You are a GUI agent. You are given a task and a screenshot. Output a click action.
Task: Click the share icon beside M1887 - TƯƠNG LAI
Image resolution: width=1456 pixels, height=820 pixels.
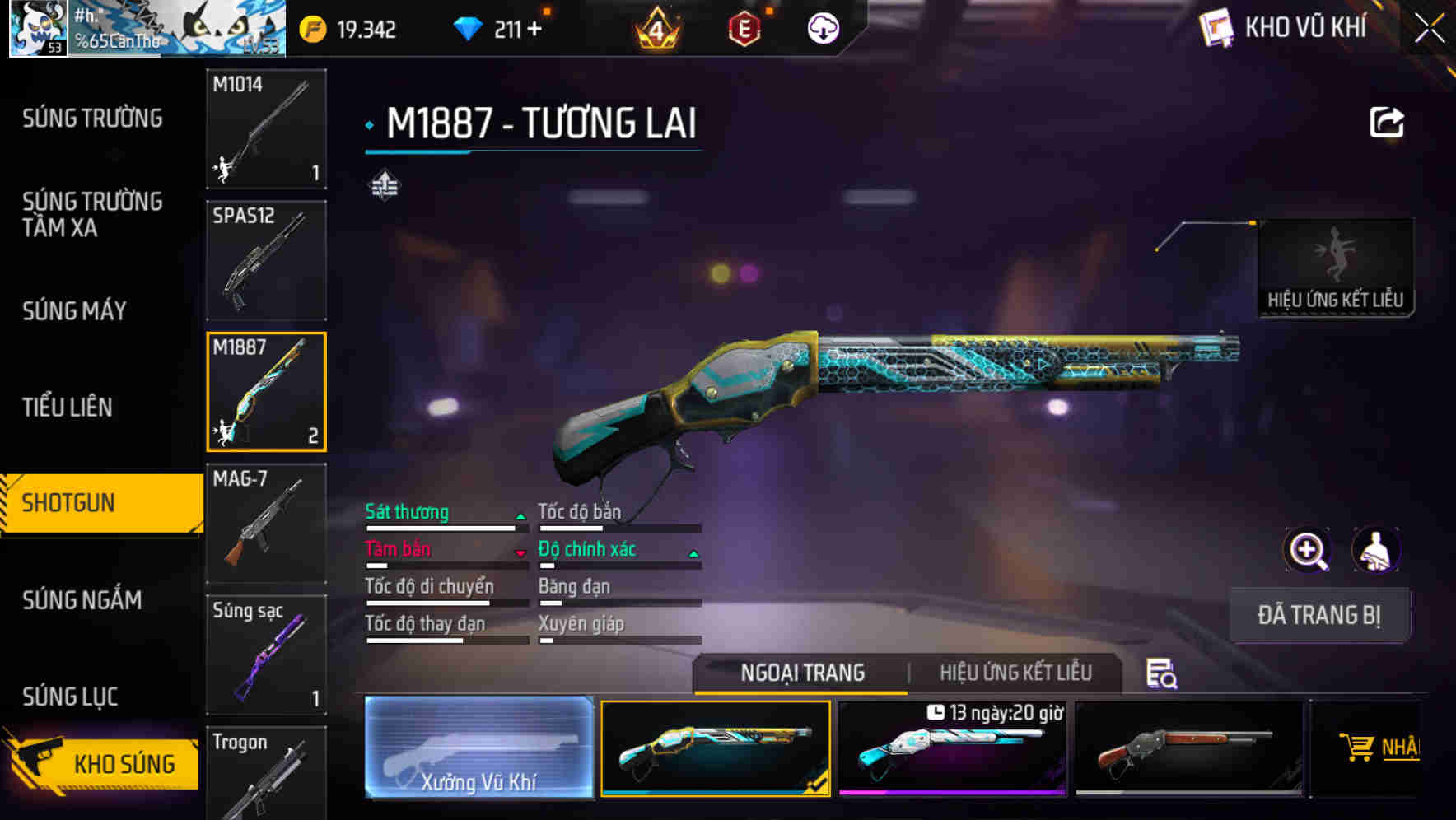tap(1388, 122)
